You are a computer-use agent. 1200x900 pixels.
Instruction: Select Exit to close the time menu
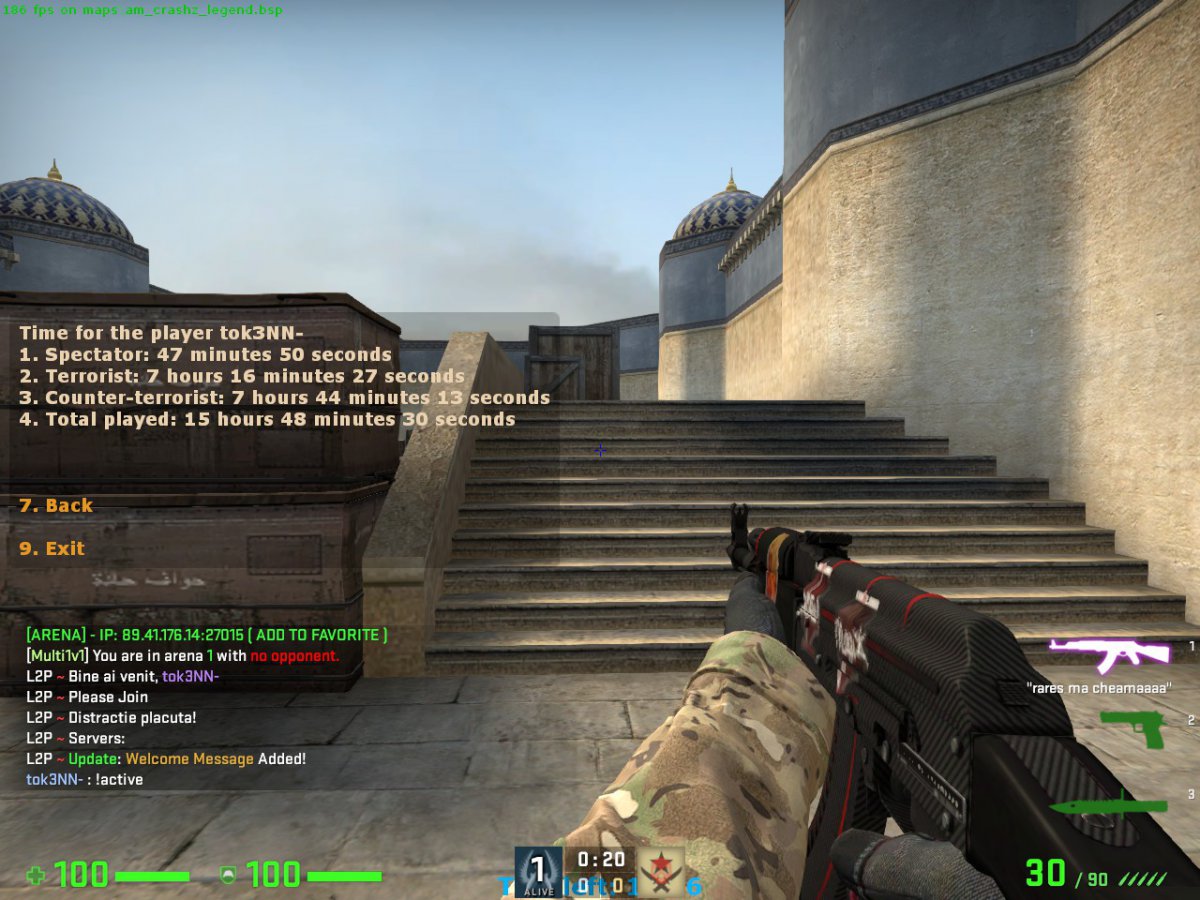[52, 549]
